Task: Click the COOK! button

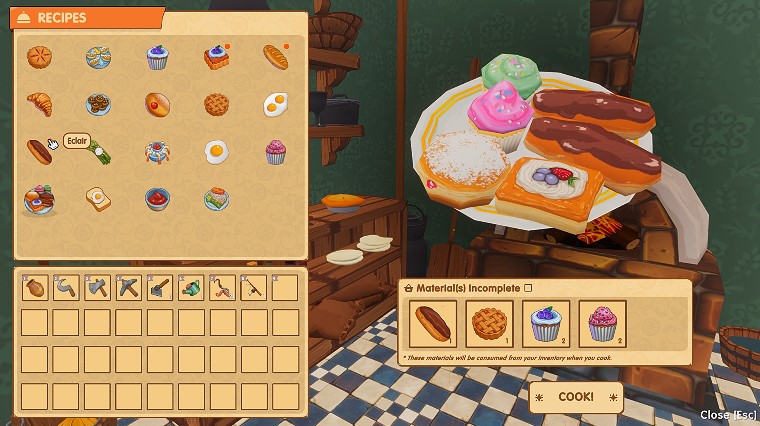Action: (576, 397)
